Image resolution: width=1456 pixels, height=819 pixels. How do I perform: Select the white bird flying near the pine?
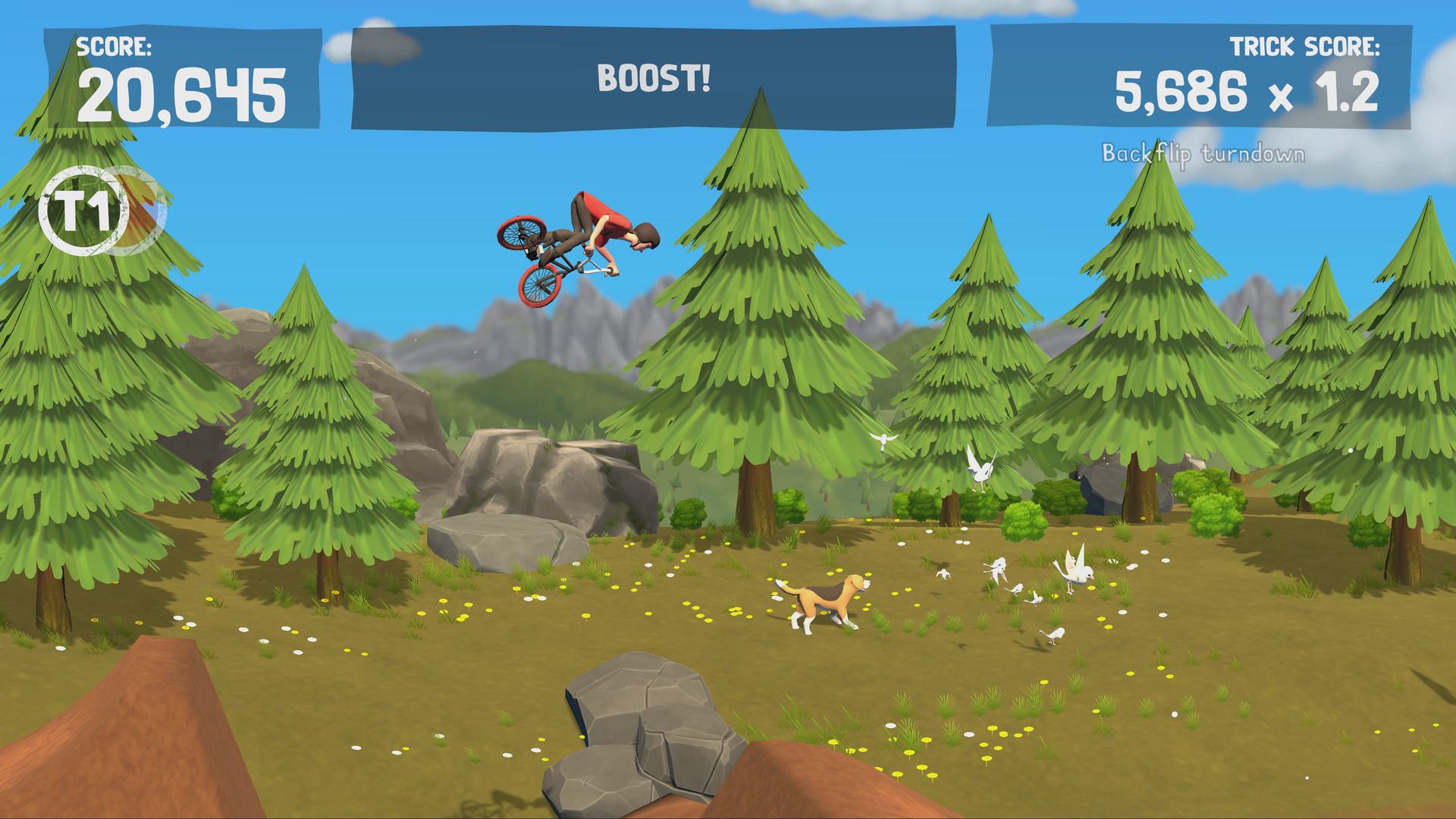[x=883, y=440]
